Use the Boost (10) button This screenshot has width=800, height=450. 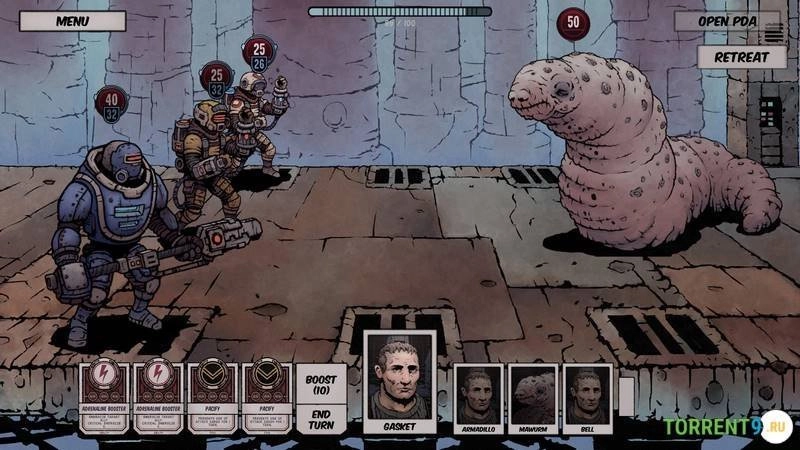click(x=320, y=383)
